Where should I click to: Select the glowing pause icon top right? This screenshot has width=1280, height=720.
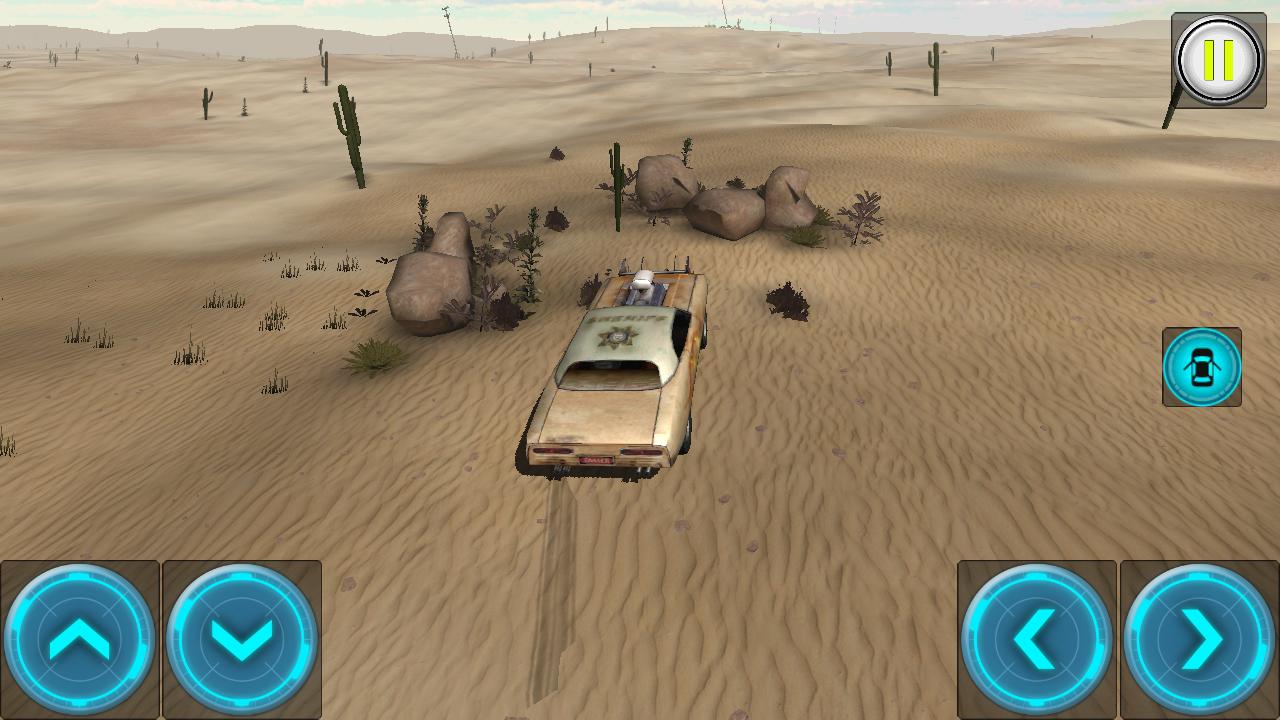[x=1216, y=60]
